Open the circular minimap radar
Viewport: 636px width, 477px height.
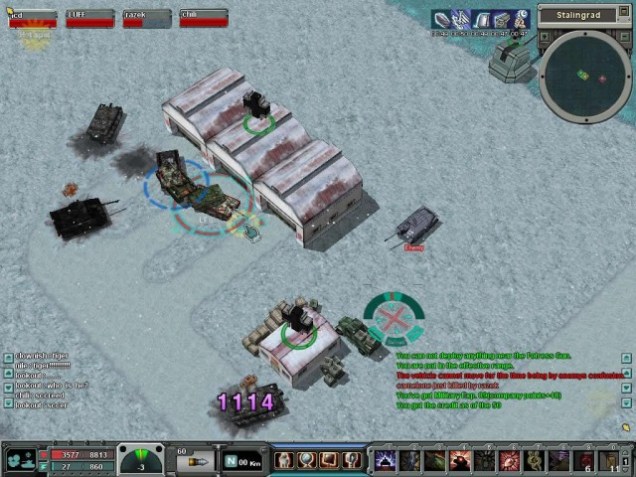coord(585,73)
